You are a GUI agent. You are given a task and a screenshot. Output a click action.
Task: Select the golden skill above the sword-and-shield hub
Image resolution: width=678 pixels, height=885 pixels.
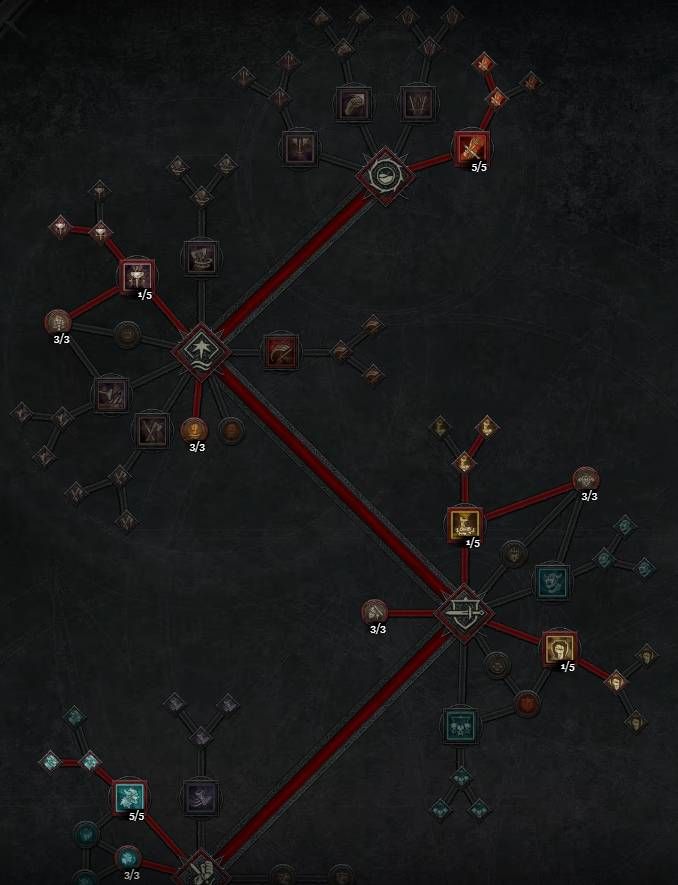click(x=464, y=523)
